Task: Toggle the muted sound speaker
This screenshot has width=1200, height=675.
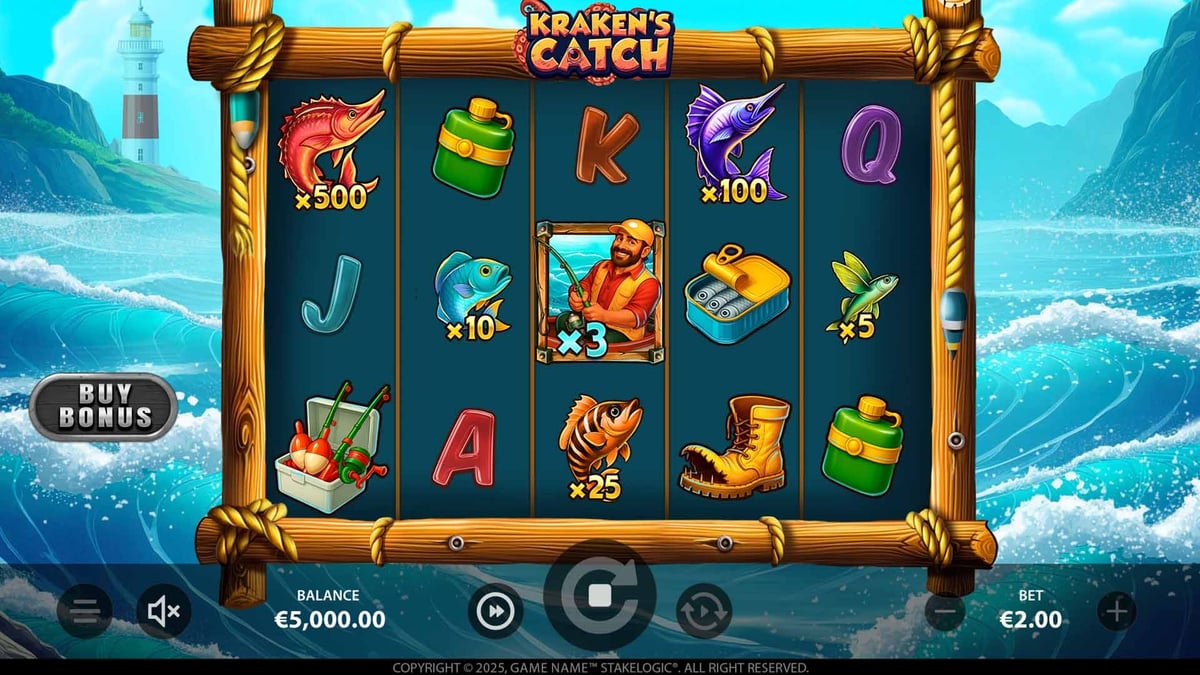Action: pyautogui.click(x=163, y=610)
